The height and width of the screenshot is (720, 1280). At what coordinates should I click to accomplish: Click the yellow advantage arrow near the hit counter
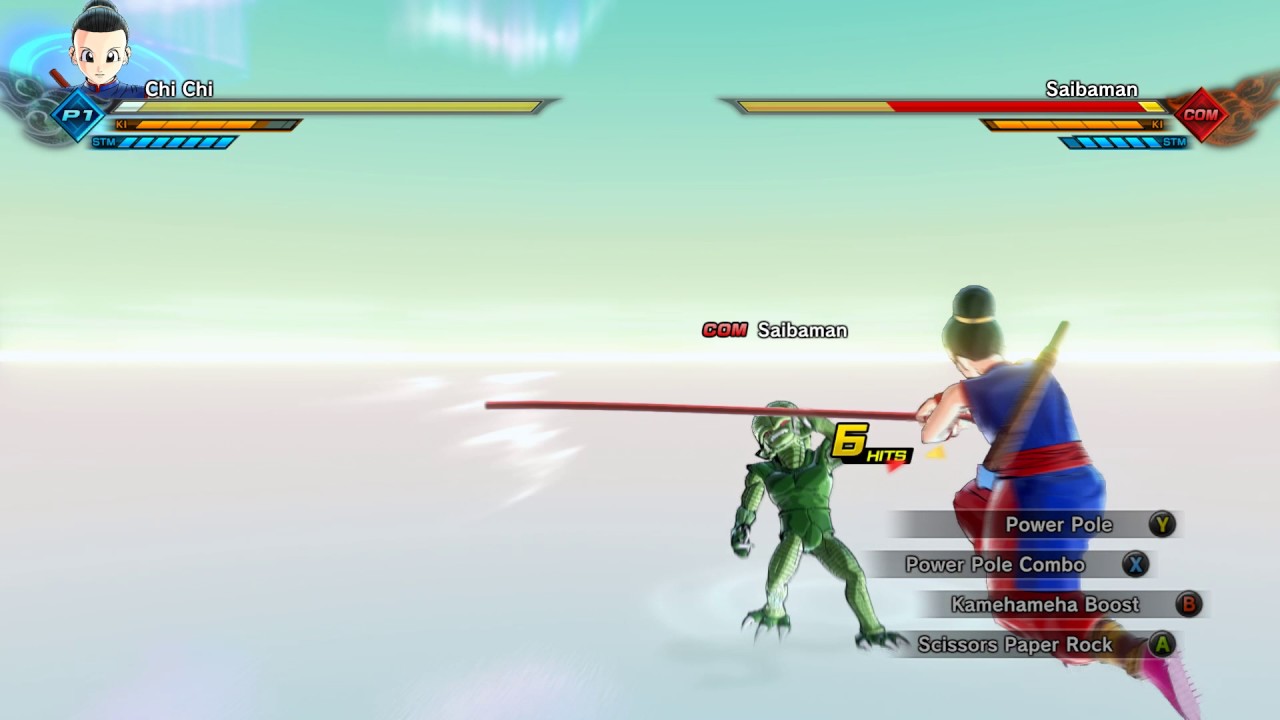tap(934, 452)
